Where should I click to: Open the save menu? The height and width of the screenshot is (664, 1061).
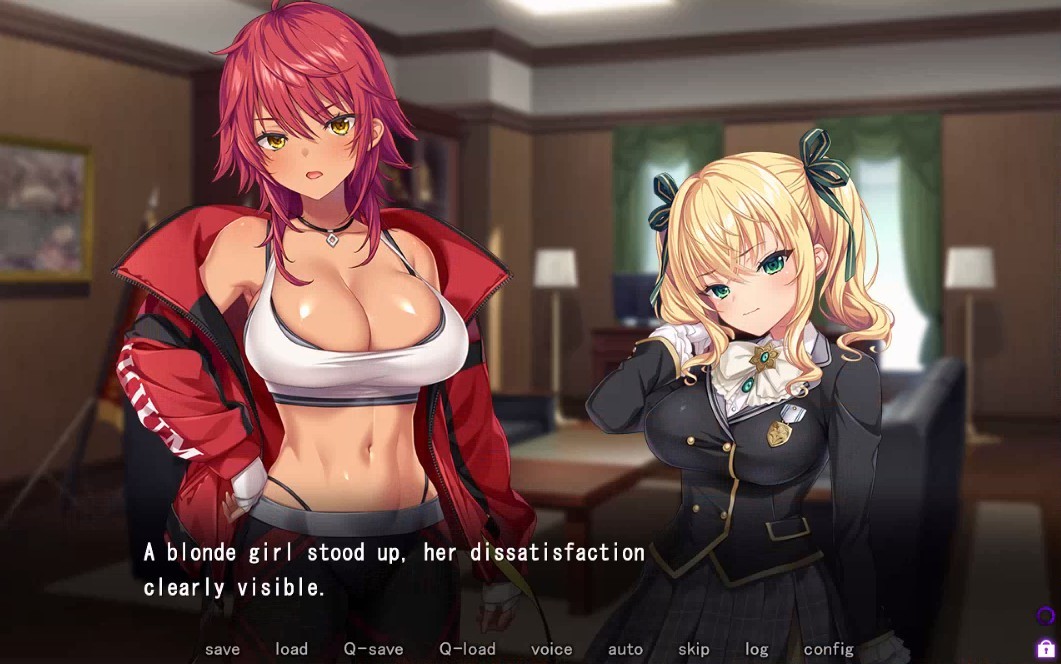coord(222,649)
